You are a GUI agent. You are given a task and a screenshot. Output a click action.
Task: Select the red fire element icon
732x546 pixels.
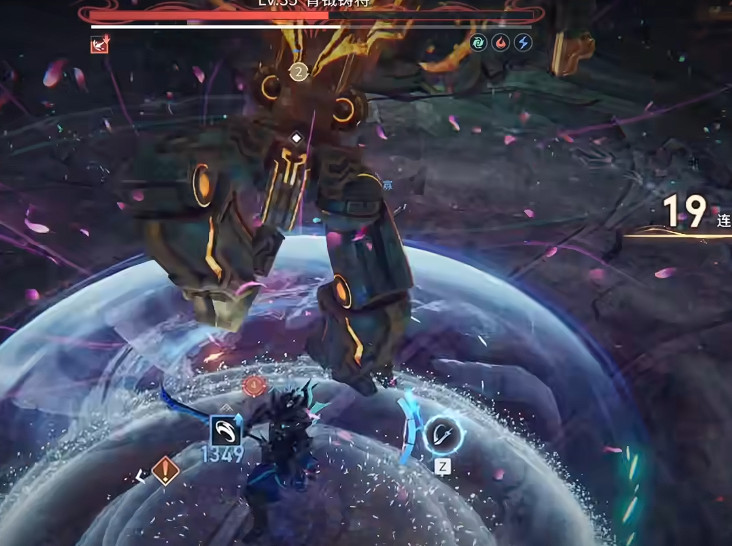click(x=501, y=43)
